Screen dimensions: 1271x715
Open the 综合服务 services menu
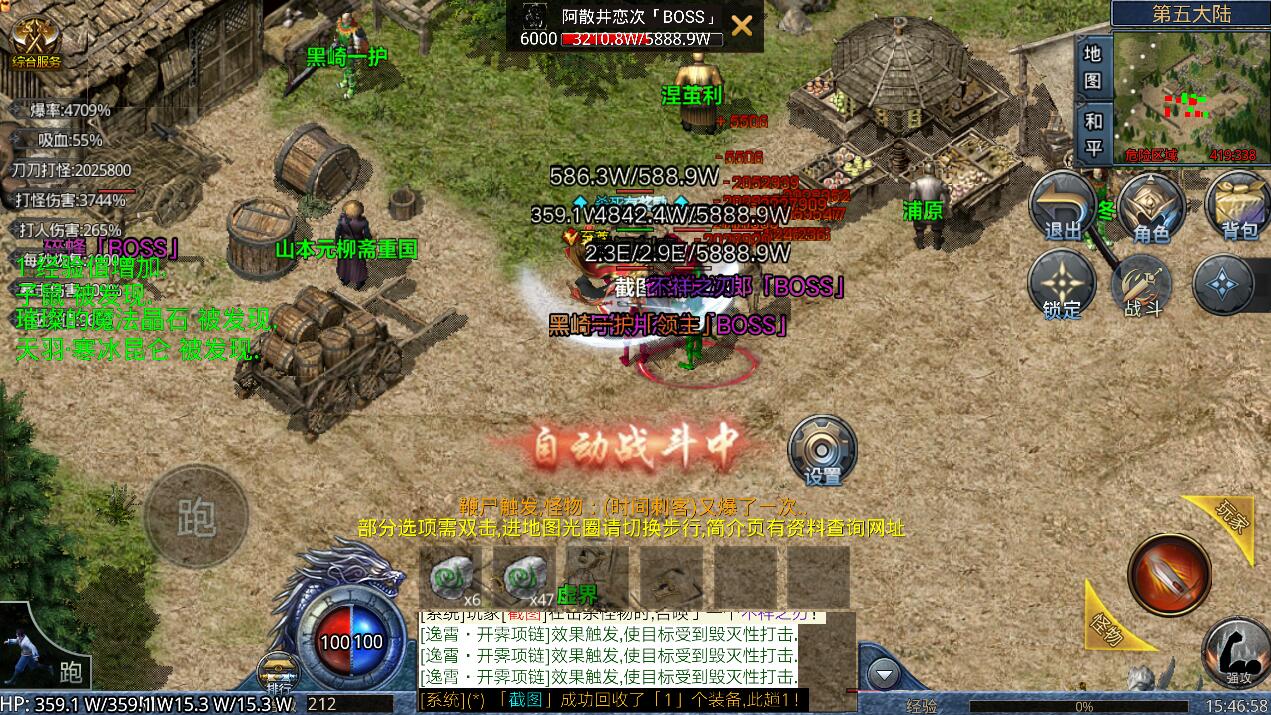(x=35, y=43)
